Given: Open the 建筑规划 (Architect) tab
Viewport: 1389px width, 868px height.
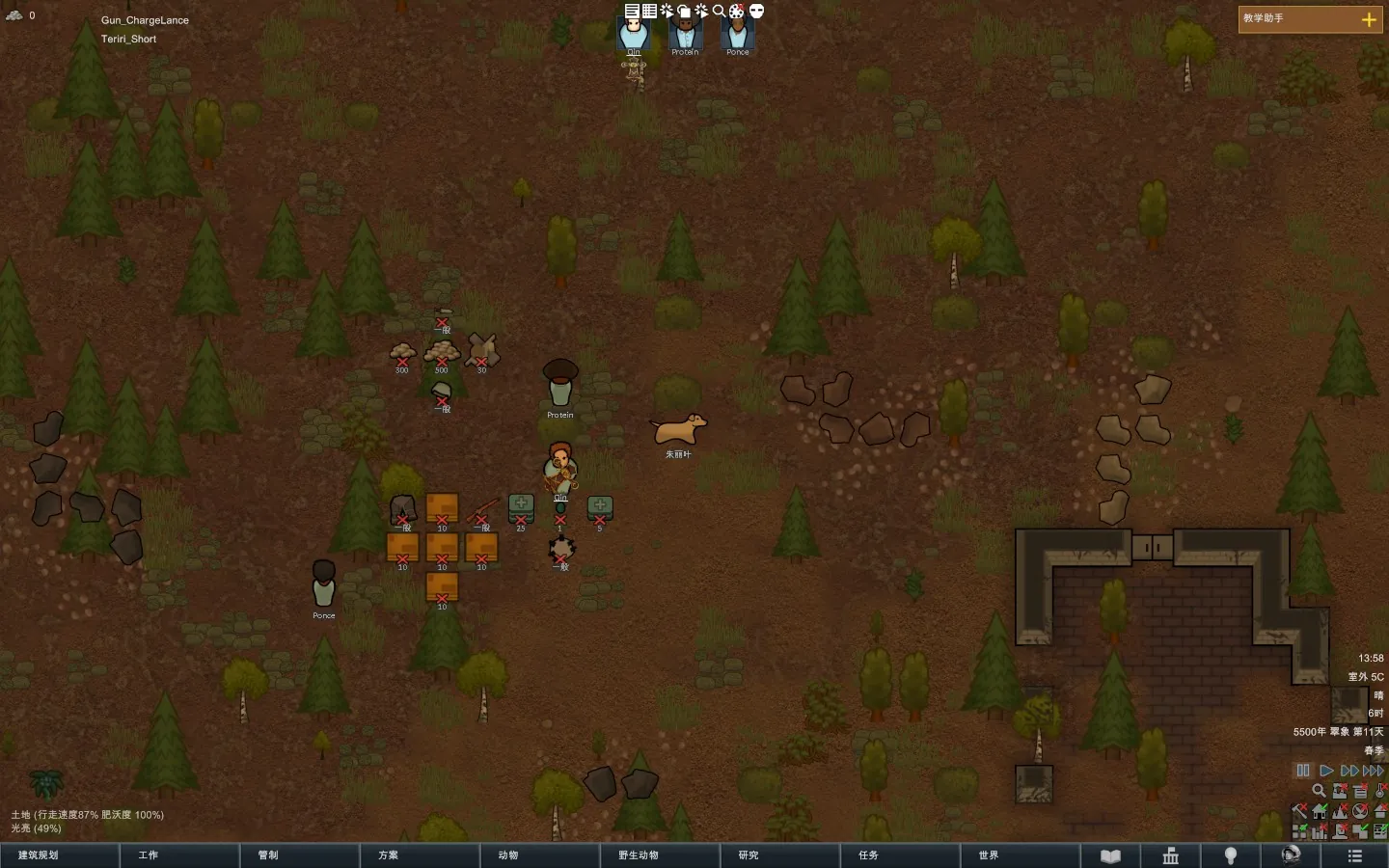Looking at the screenshot, I should [x=58, y=855].
